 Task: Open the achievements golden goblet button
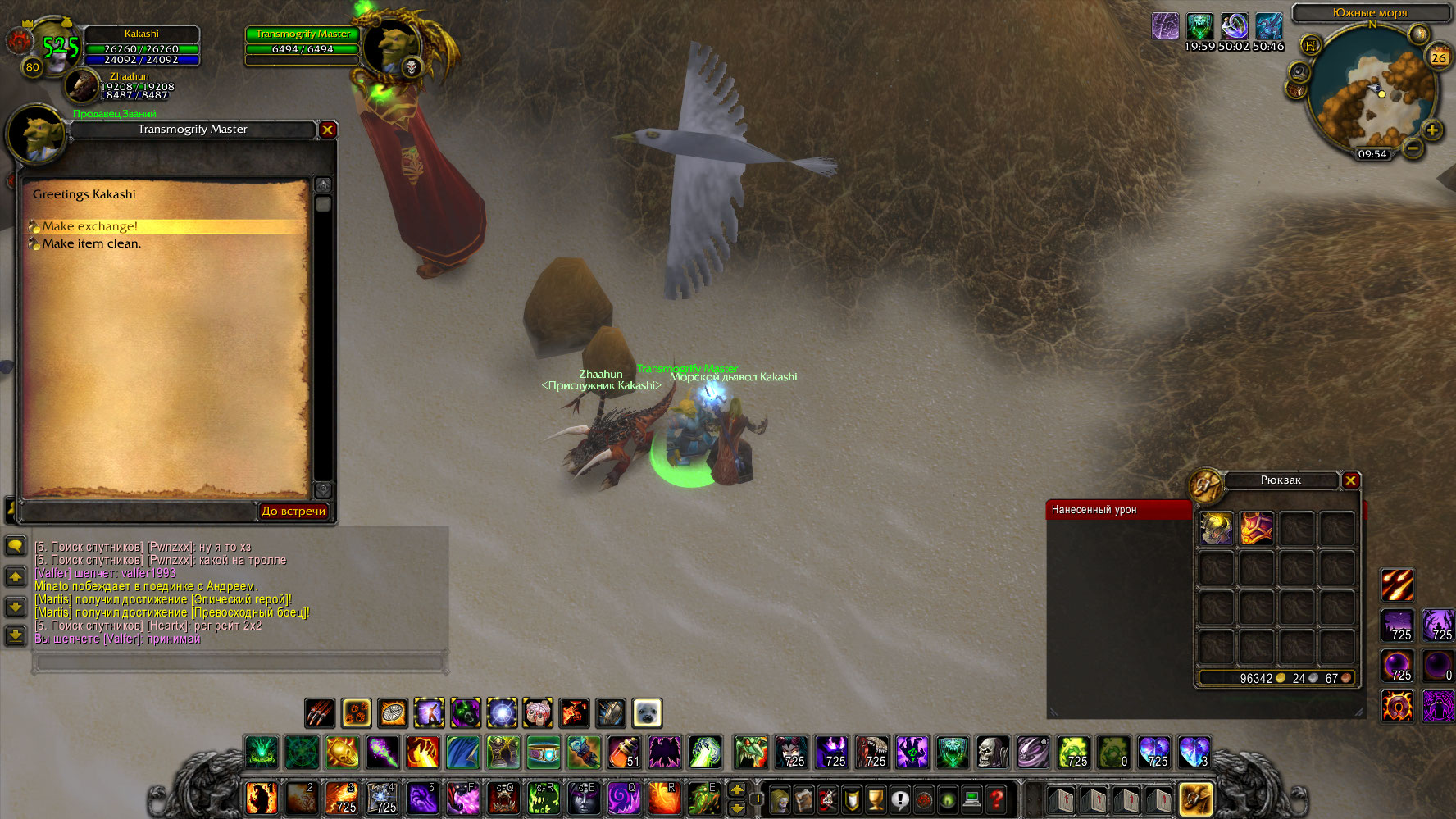tap(876, 799)
